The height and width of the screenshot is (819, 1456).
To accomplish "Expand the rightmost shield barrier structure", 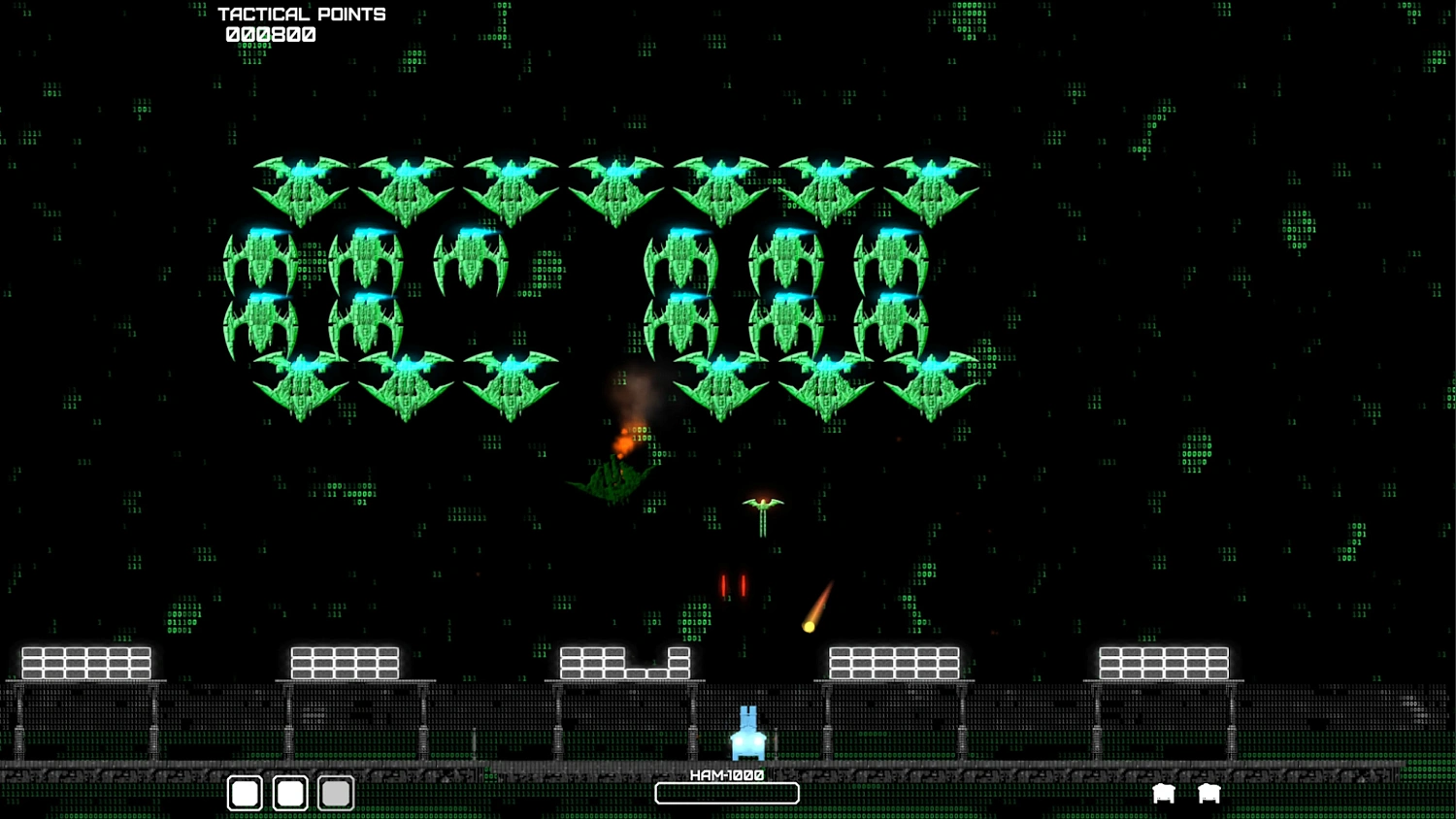I will point(1163,662).
